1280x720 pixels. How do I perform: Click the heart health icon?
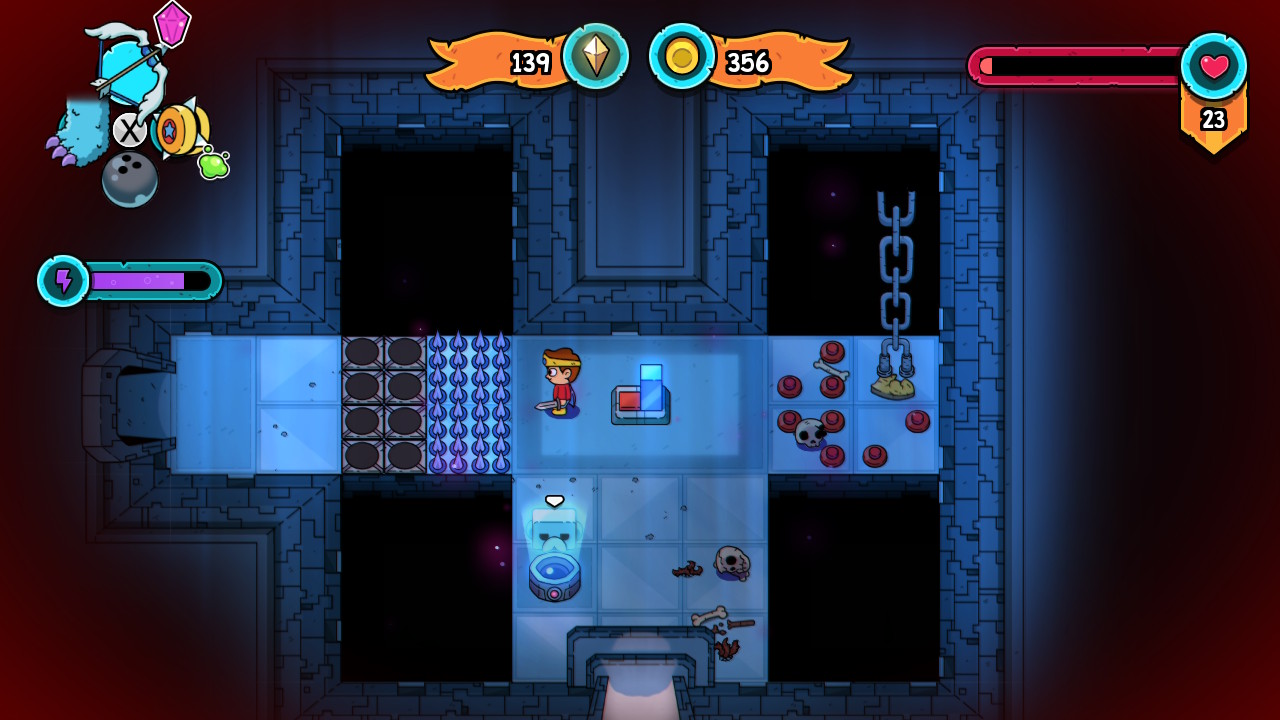(x=1213, y=66)
